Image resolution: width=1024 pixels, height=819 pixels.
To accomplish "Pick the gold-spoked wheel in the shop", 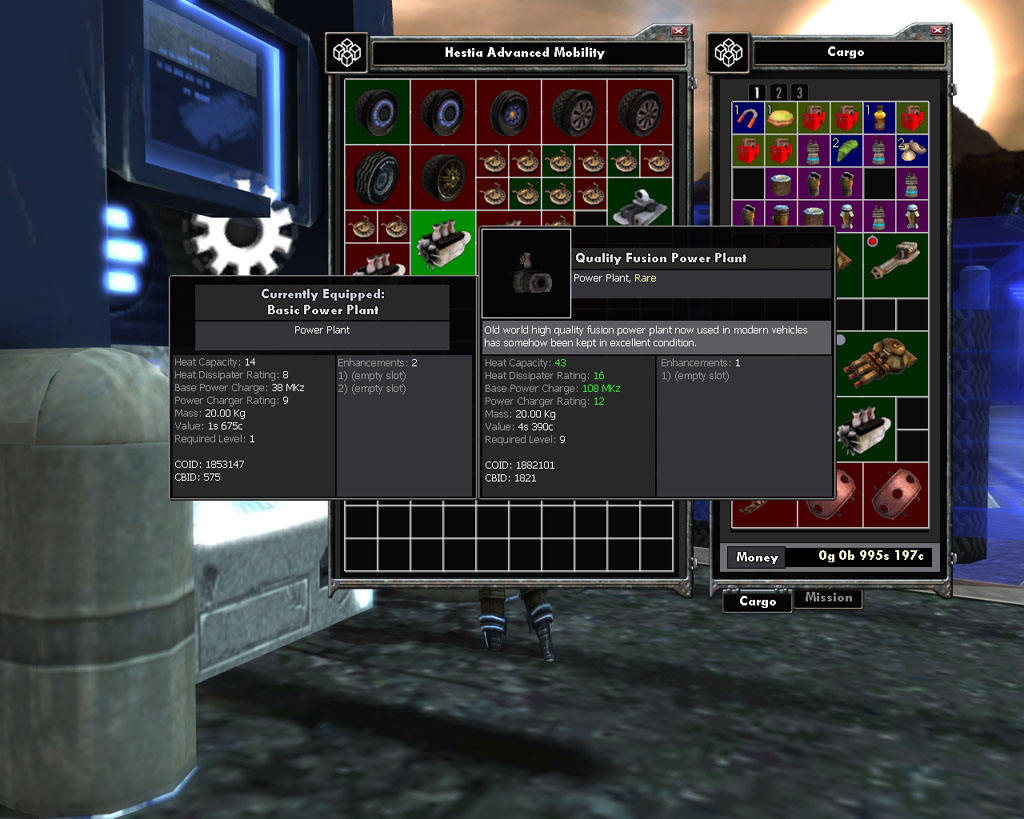I will [443, 177].
